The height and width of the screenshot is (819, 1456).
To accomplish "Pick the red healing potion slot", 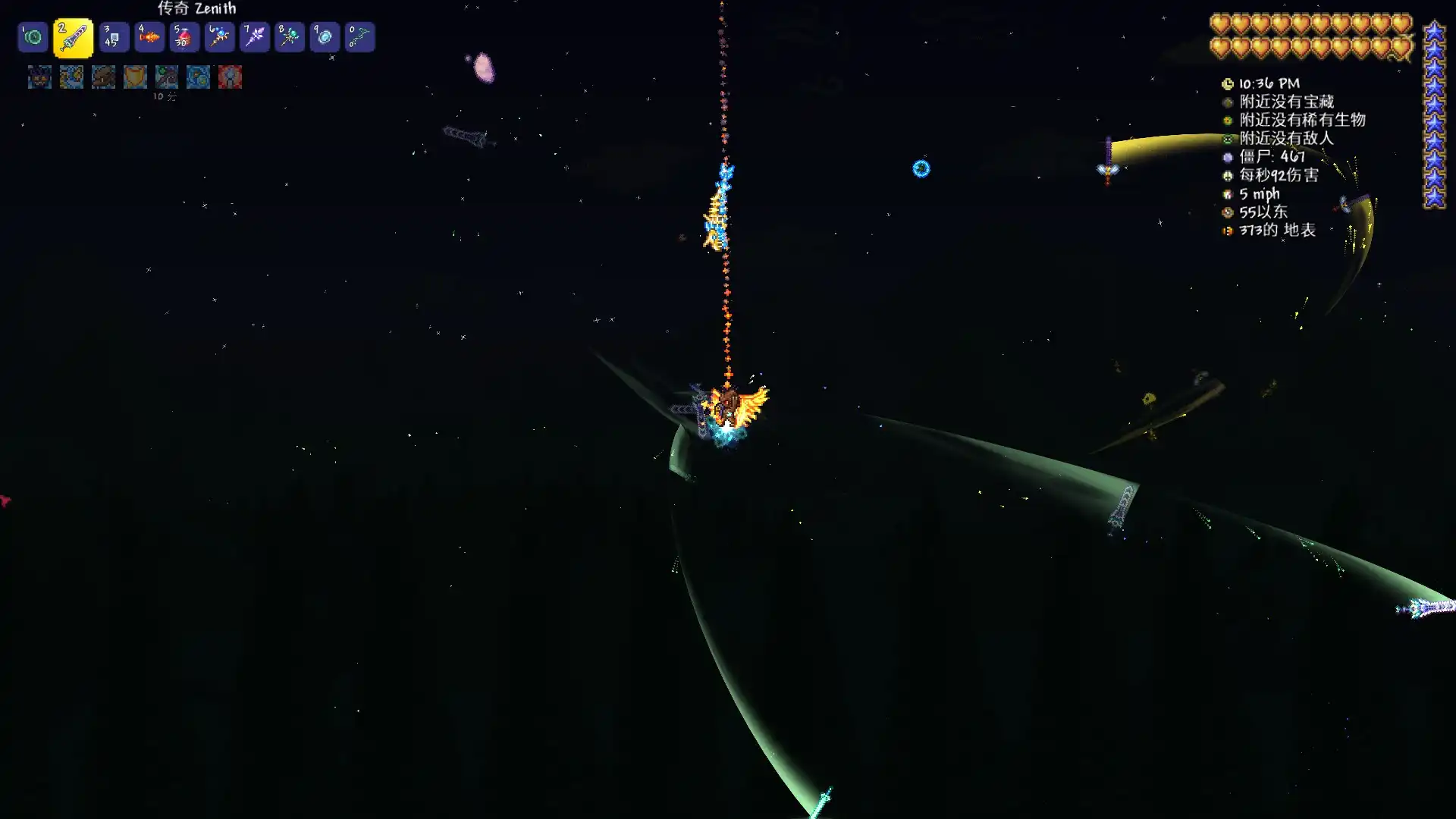I will pos(184,37).
